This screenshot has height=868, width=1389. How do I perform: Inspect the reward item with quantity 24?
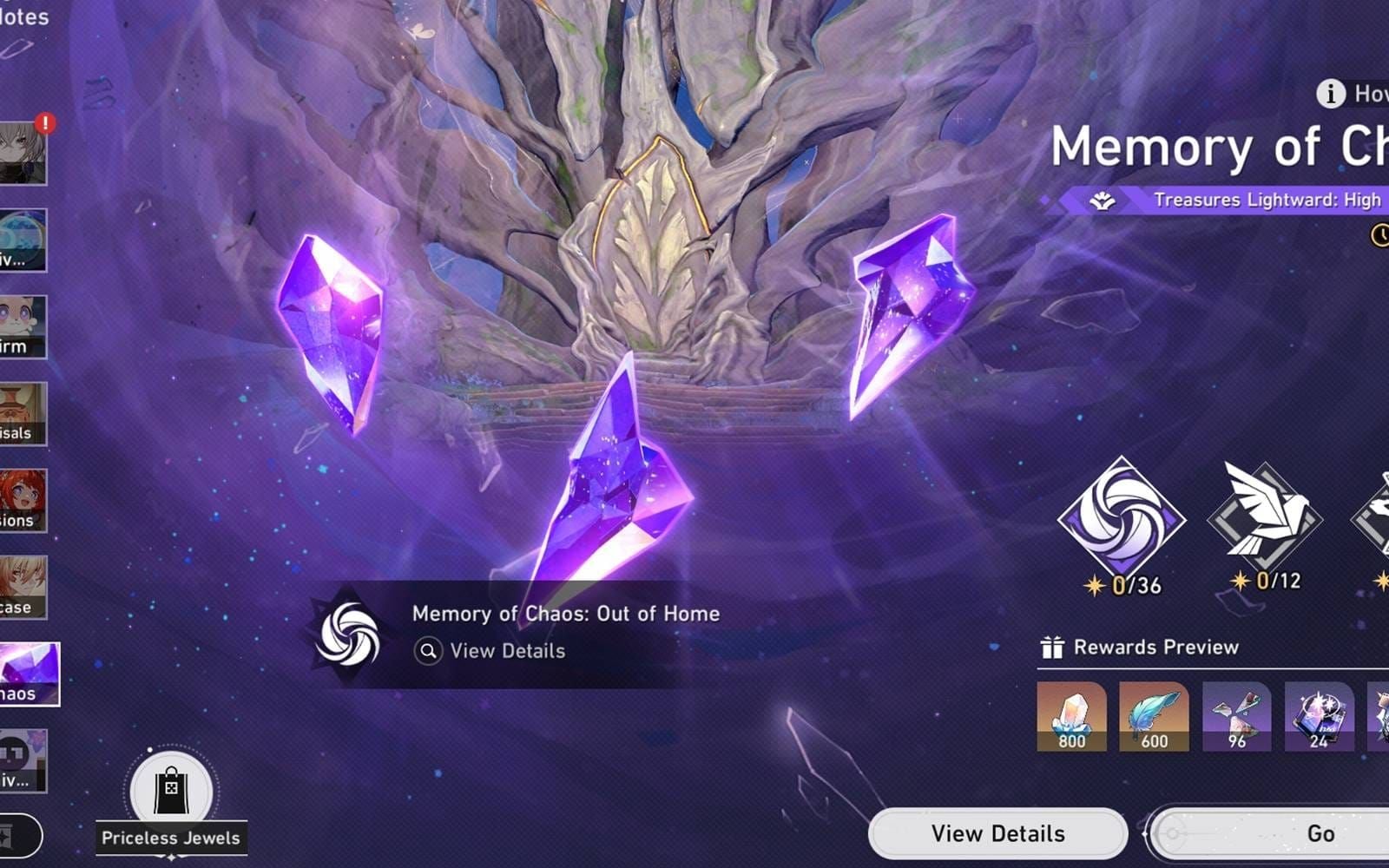point(1319,716)
